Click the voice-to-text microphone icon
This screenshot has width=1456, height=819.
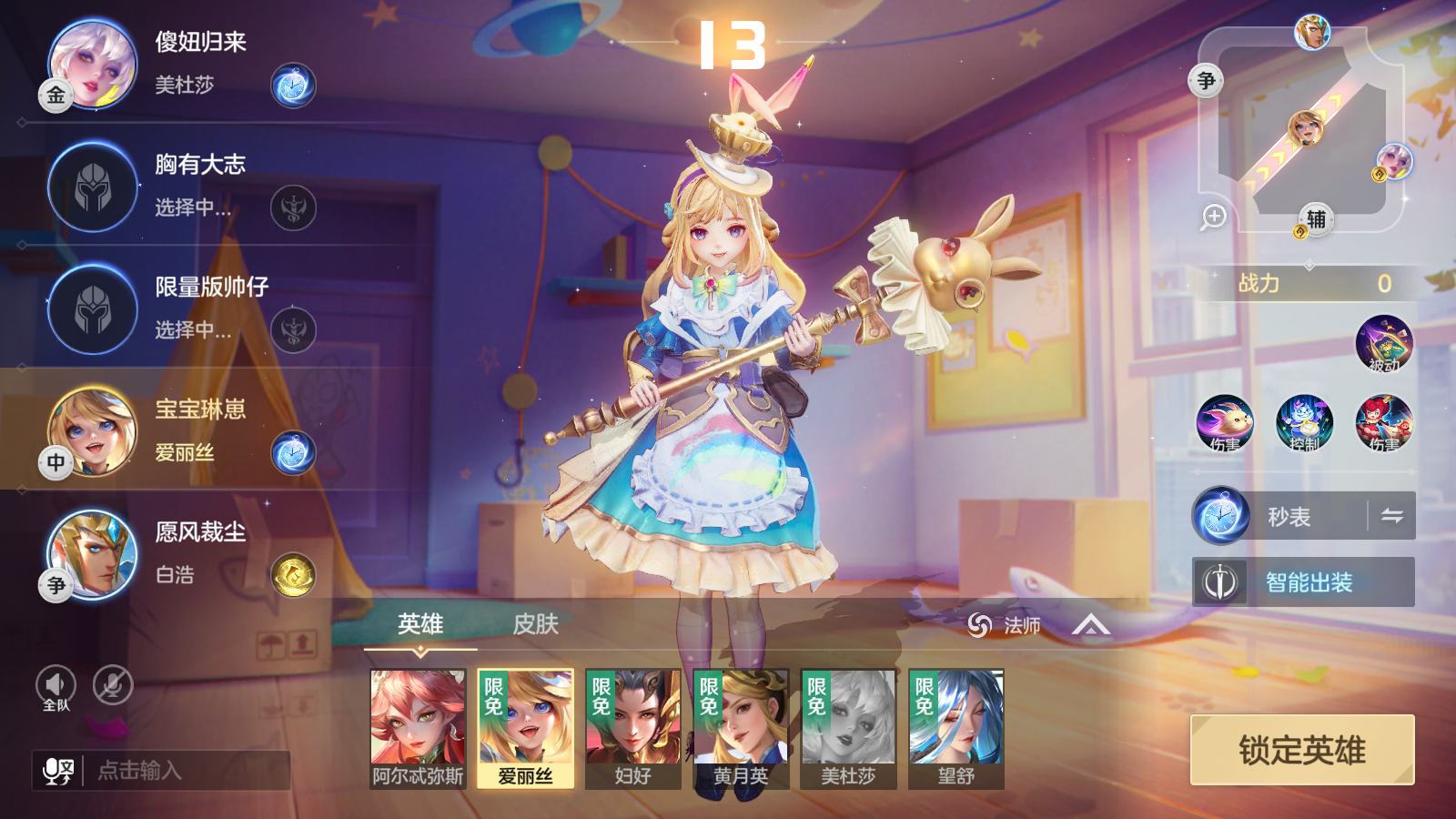click(56, 772)
